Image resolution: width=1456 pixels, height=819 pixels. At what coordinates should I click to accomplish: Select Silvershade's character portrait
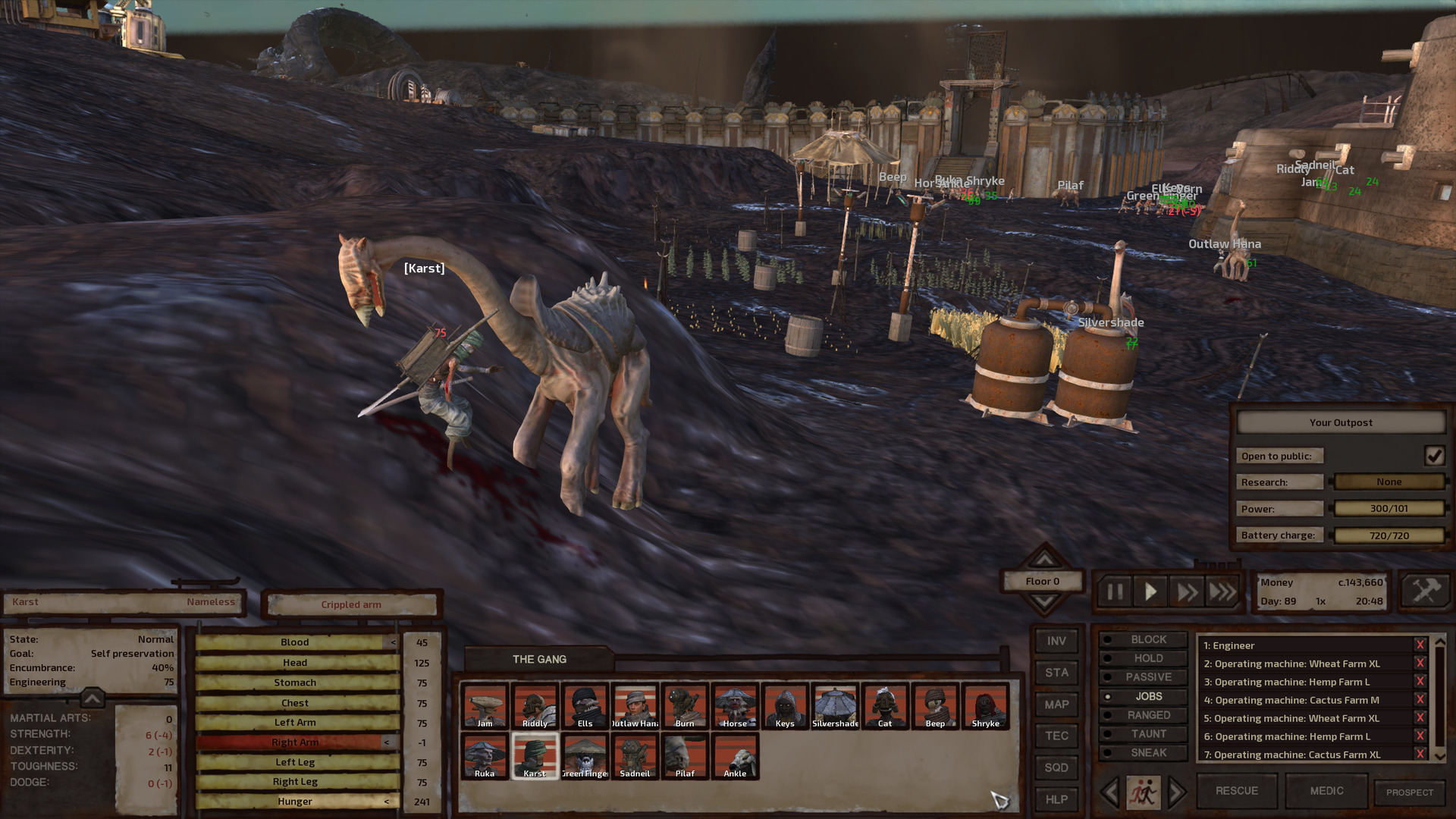point(835,707)
